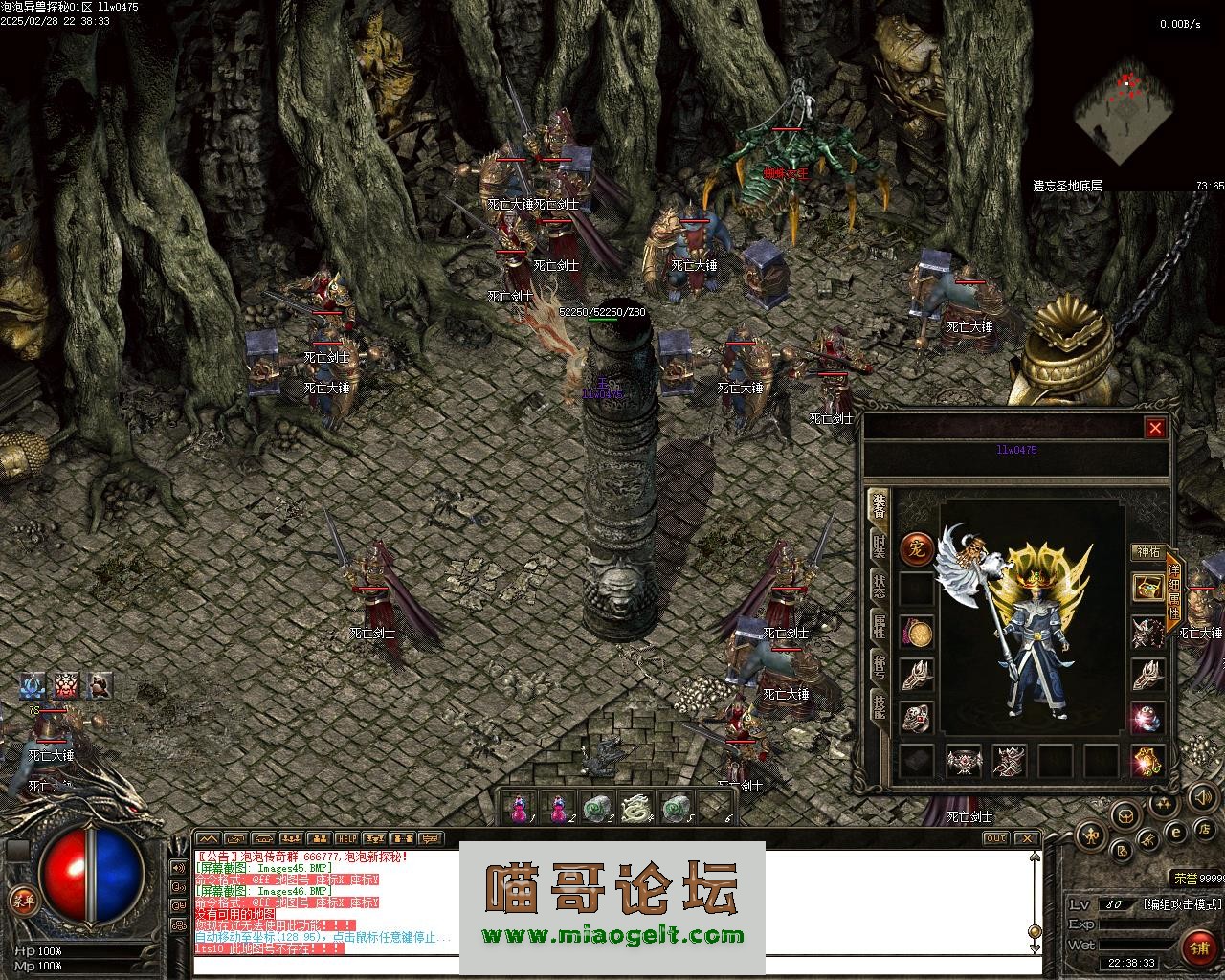Screen dimensions: 1225x980
Task: Click the chat message input line
Action: (612, 965)
